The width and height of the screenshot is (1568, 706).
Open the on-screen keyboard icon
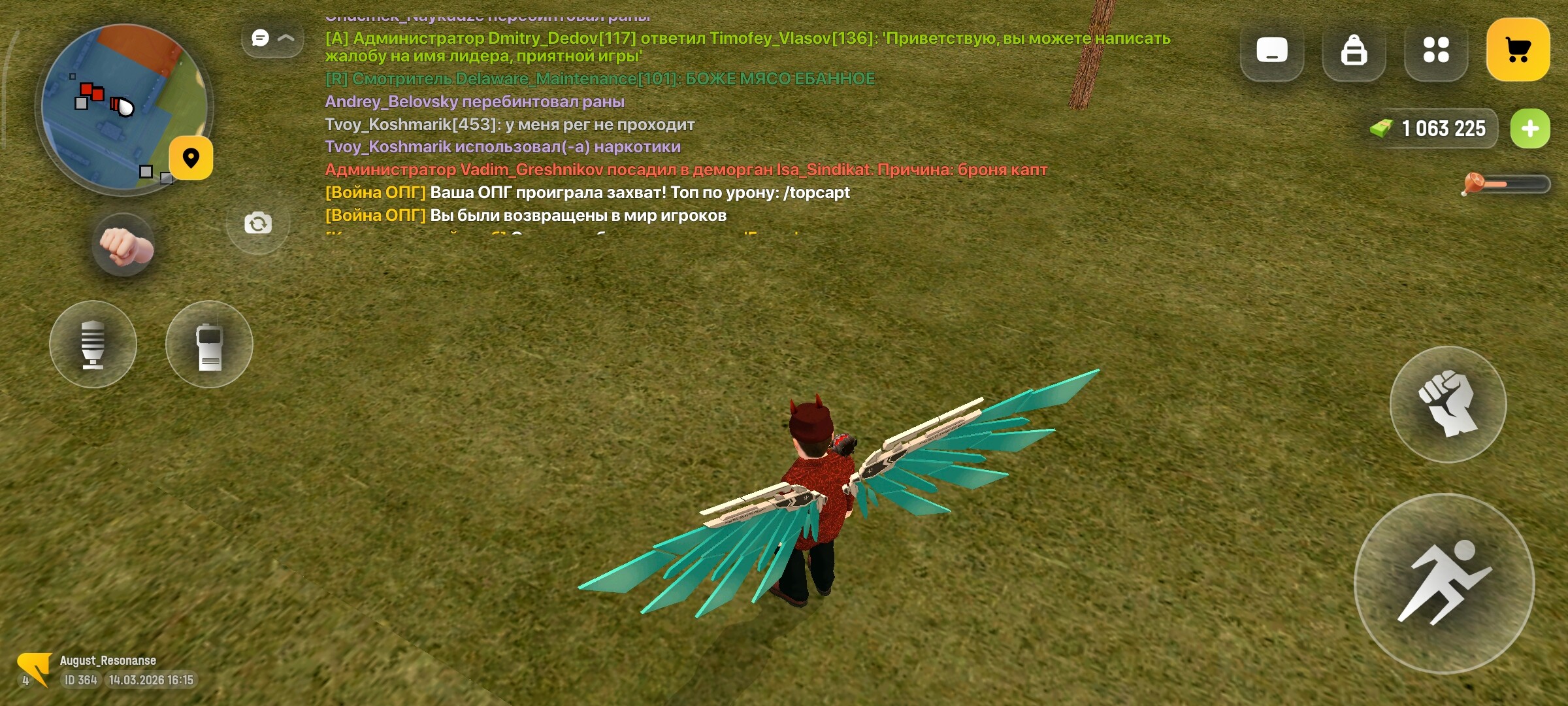click(x=1271, y=49)
